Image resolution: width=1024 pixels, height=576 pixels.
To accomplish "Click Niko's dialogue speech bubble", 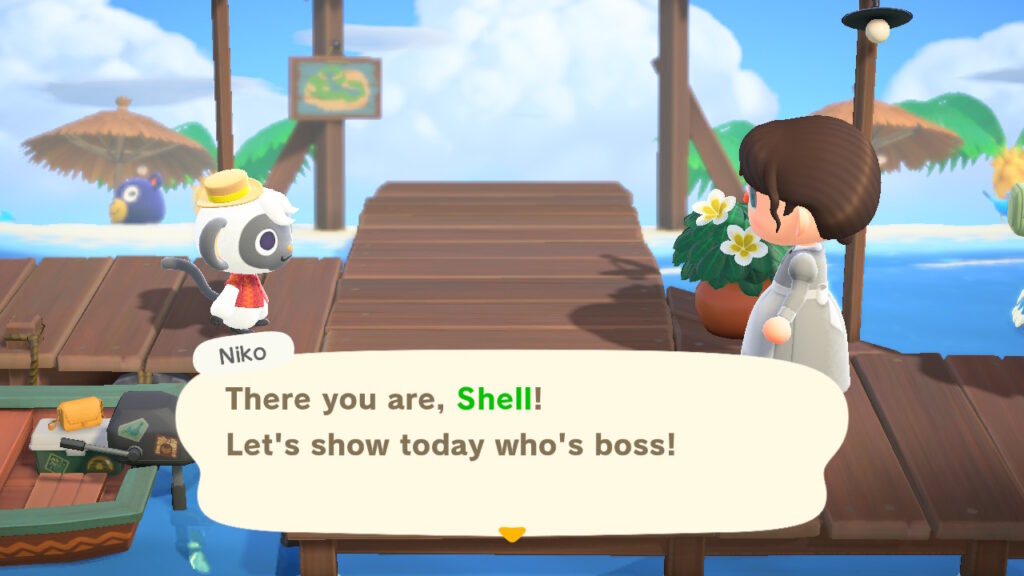I will 510,440.
